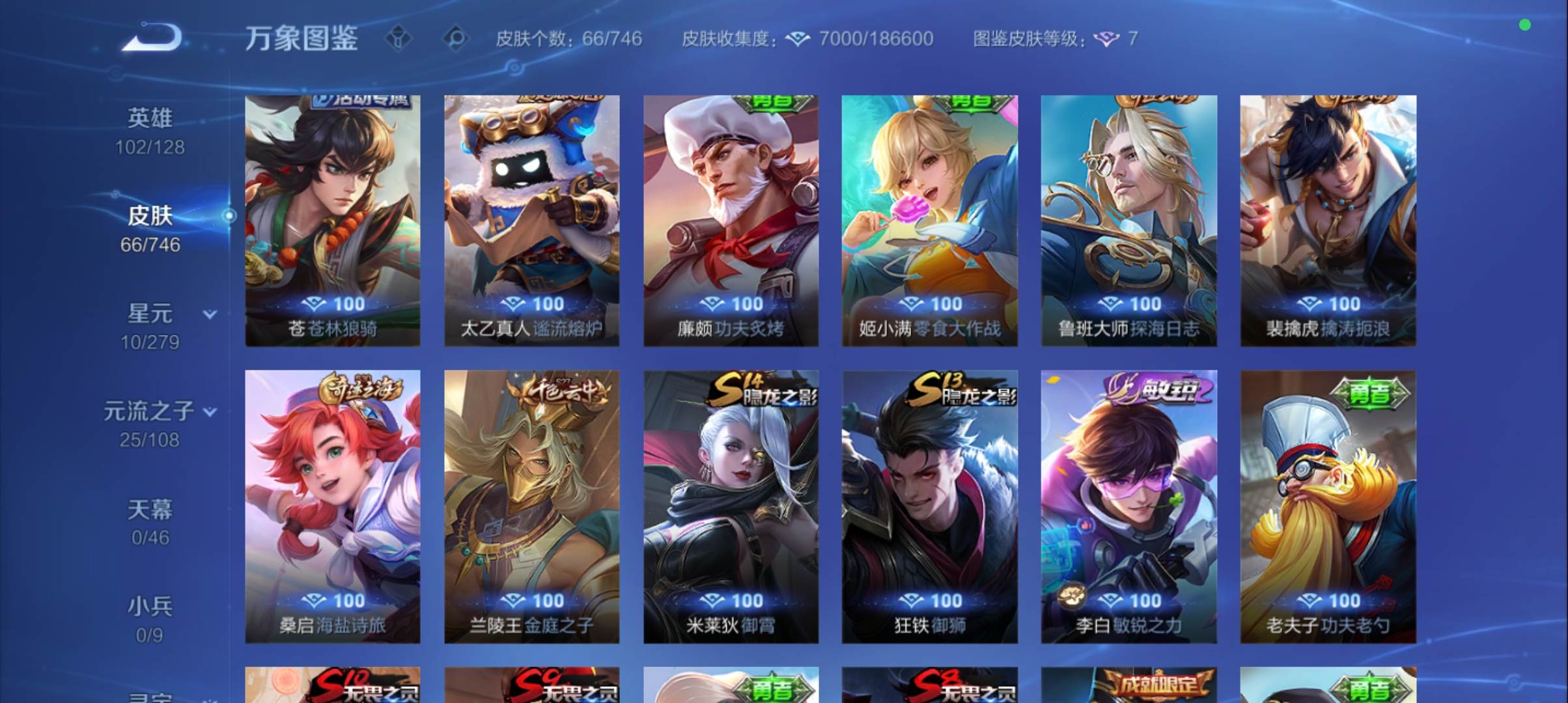The height and width of the screenshot is (703, 1568).
Task: Click the 勇者 badge on 廉颇功夫炙烤 card
Action: [x=774, y=104]
